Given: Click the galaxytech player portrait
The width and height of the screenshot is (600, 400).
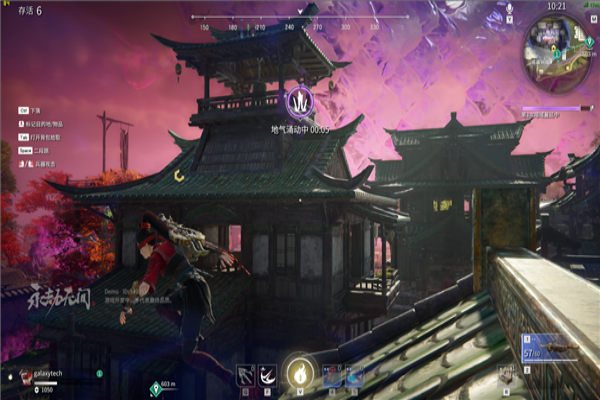Looking at the screenshot, I should 24,377.
